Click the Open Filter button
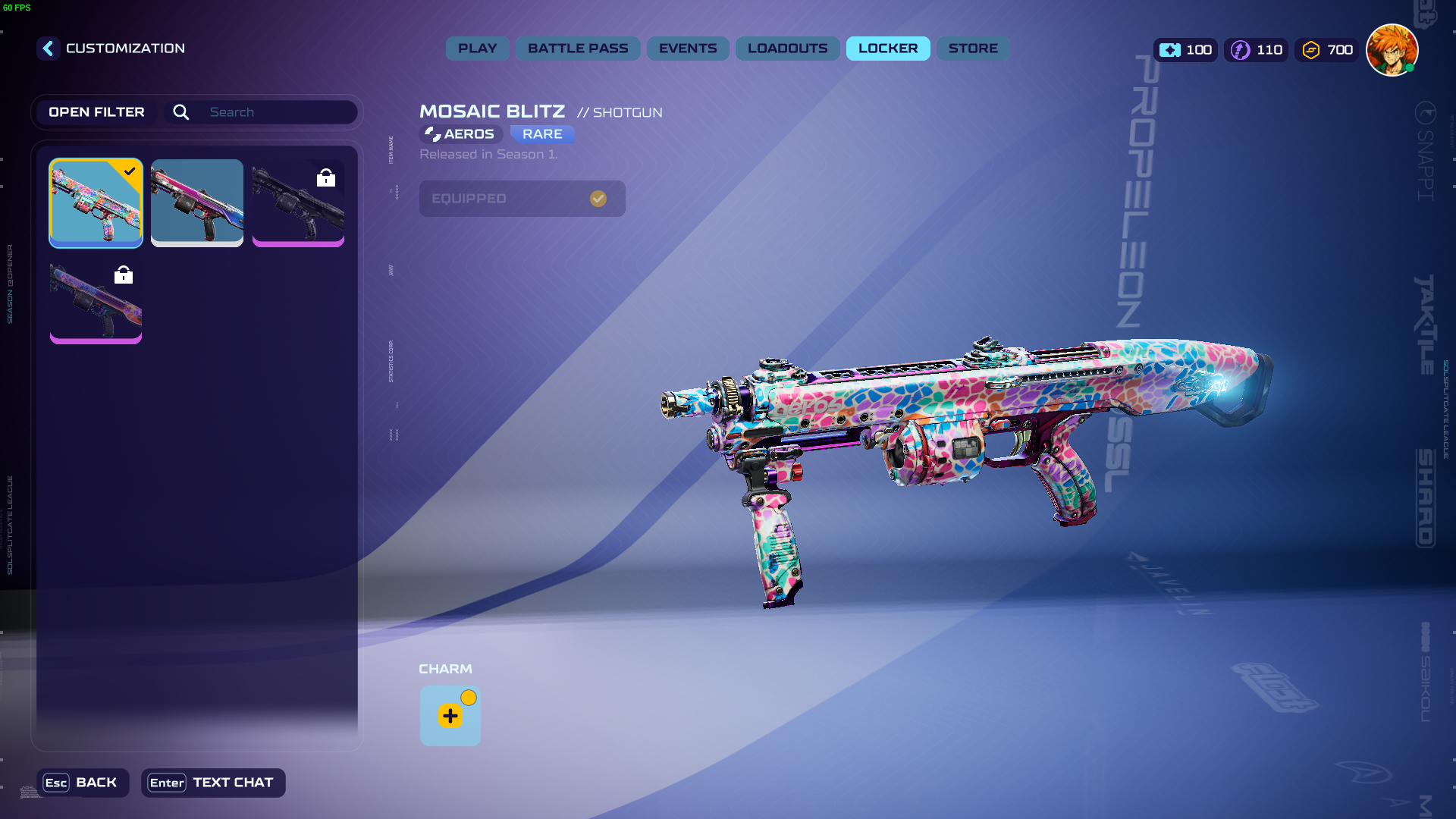Image resolution: width=1456 pixels, height=819 pixels. [96, 112]
